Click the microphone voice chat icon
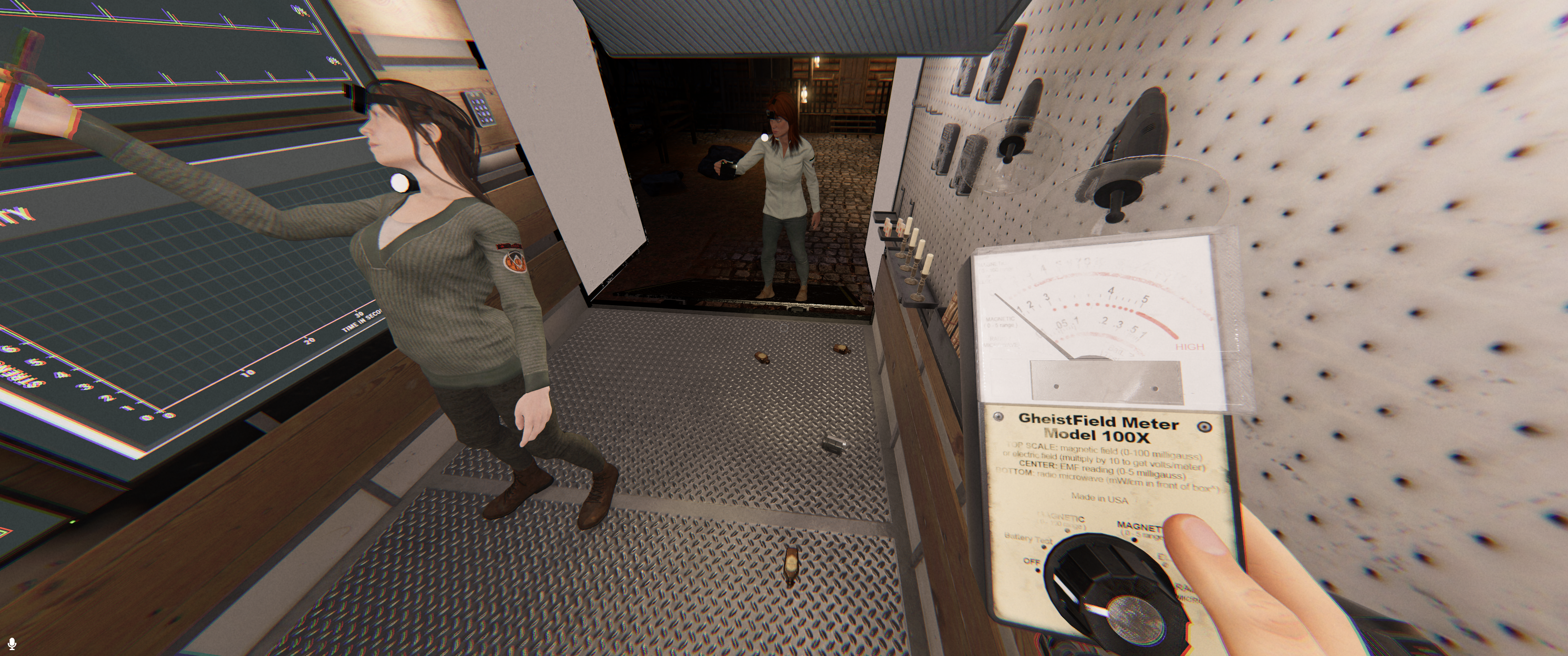Image resolution: width=1568 pixels, height=656 pixels. 11,643
